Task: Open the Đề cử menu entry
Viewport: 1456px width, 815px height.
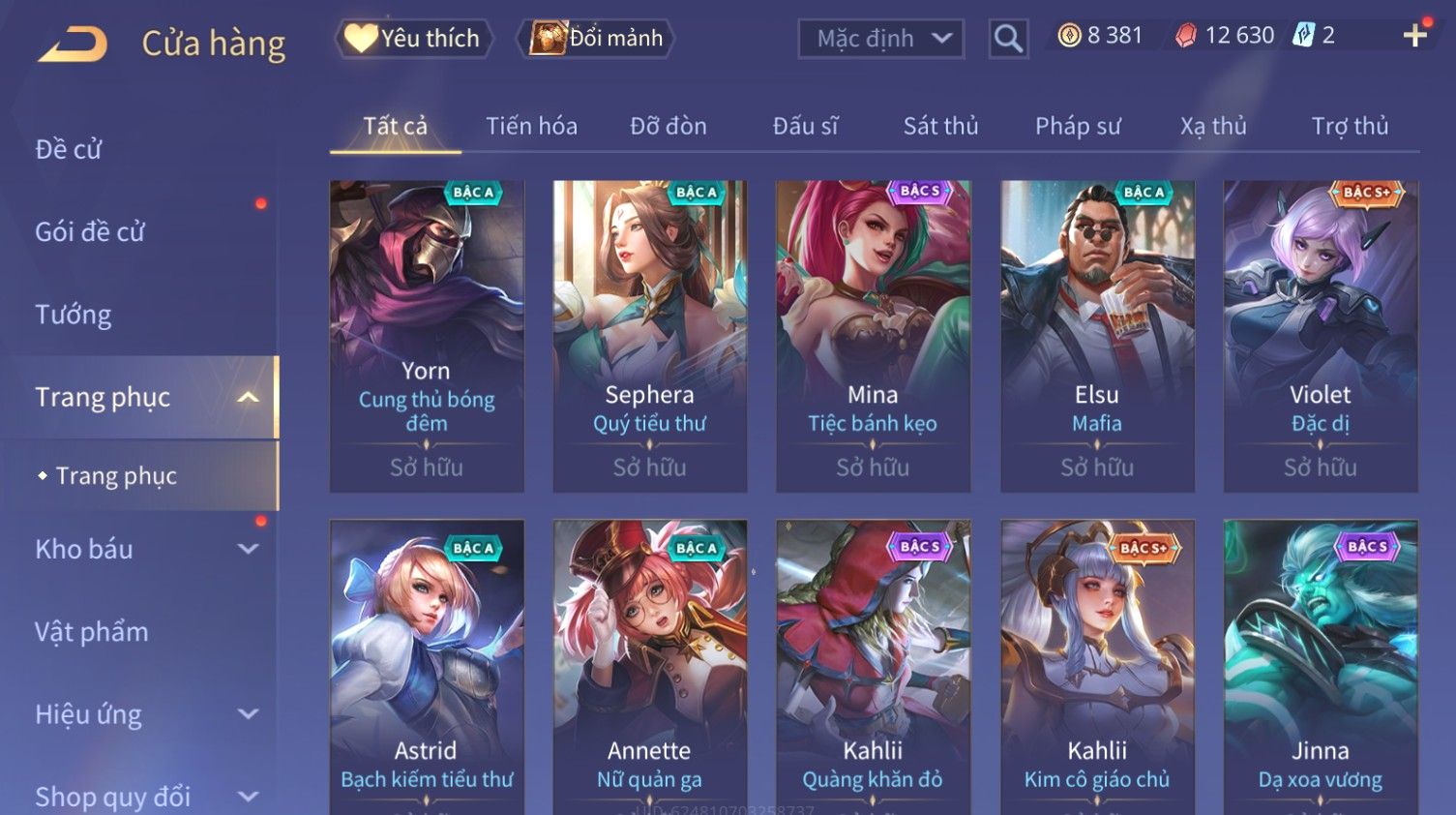Action: pos(69,149)
